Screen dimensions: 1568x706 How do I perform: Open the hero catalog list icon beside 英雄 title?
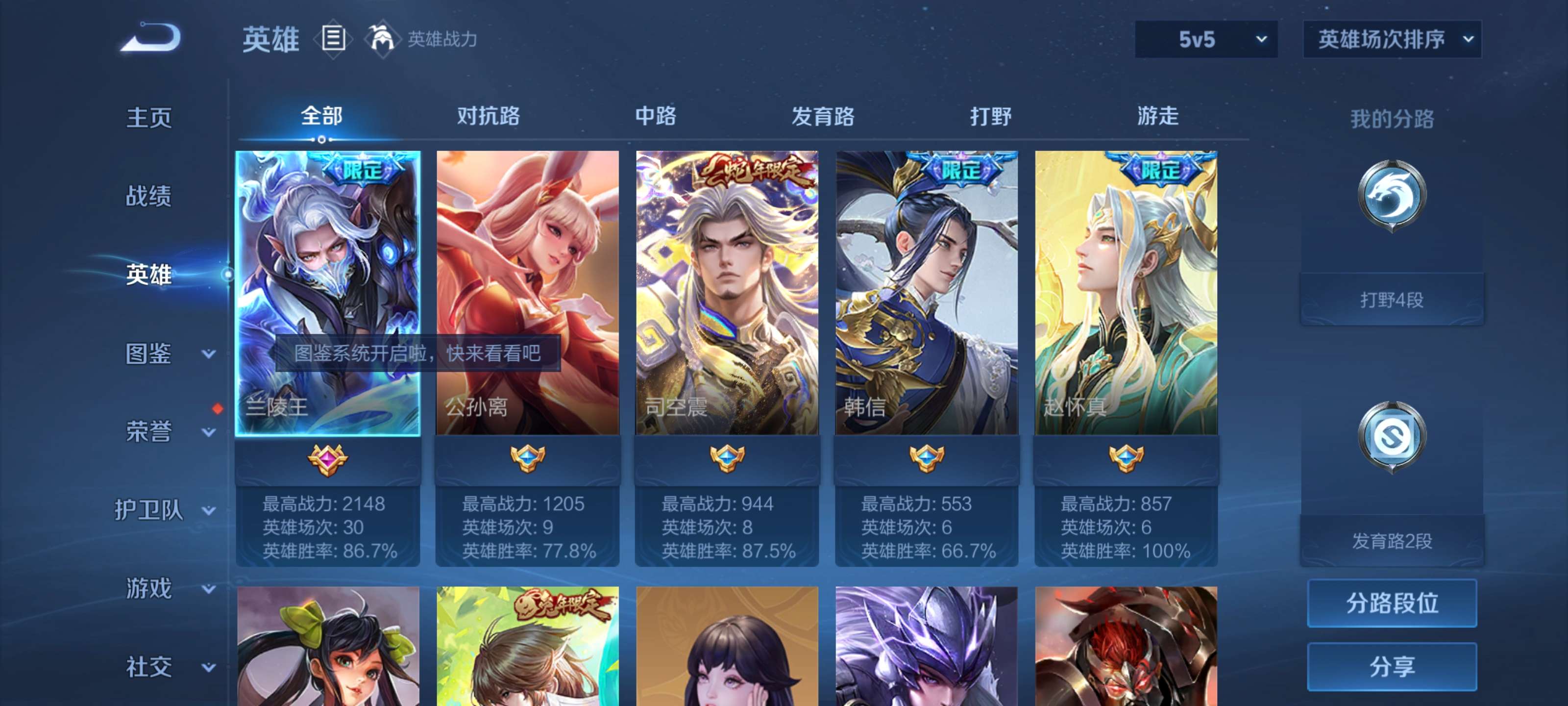pyautogui.click(x=332, y=39)
